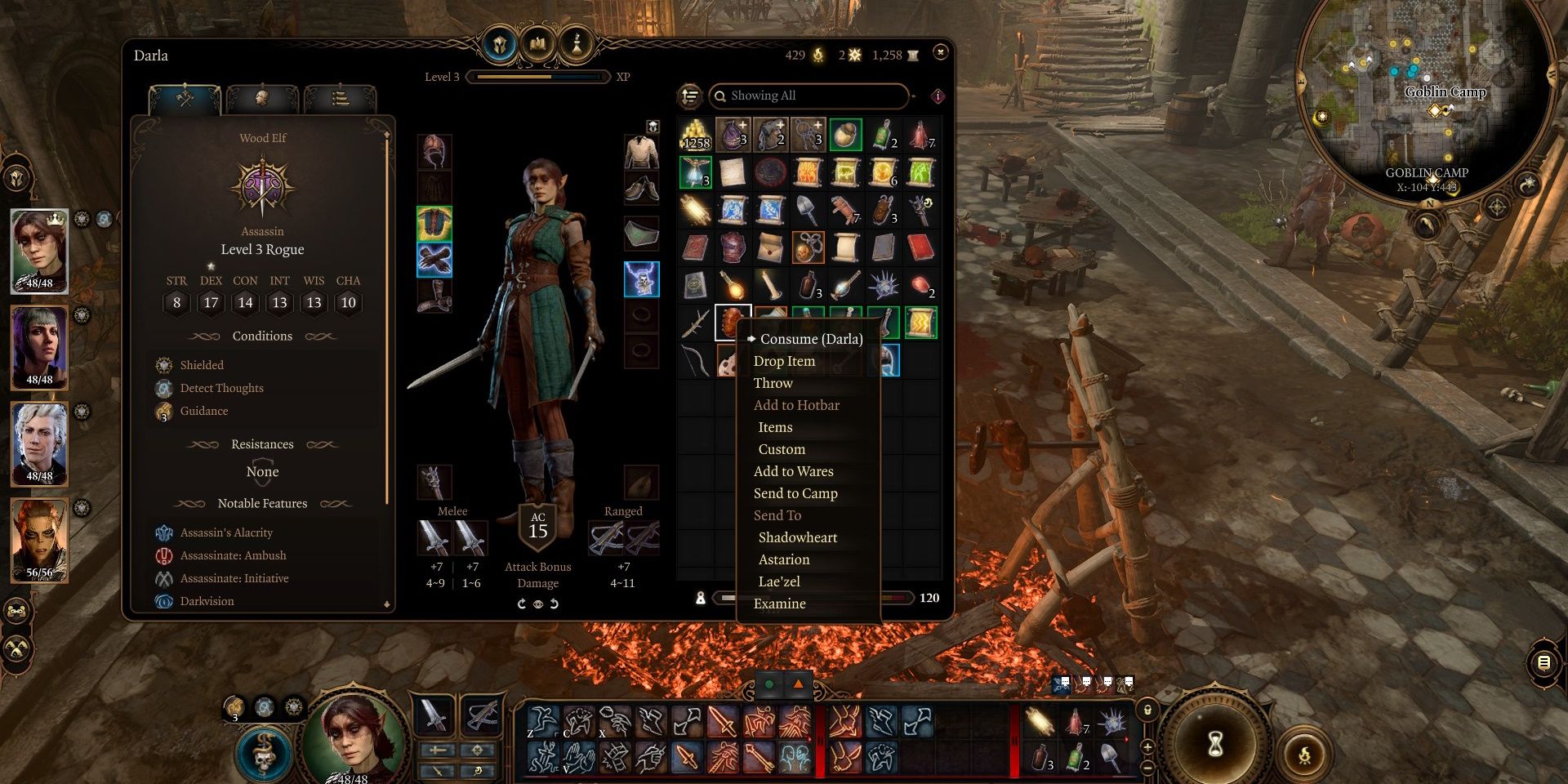Send item to Shadowheart

[x=797, y=537]
